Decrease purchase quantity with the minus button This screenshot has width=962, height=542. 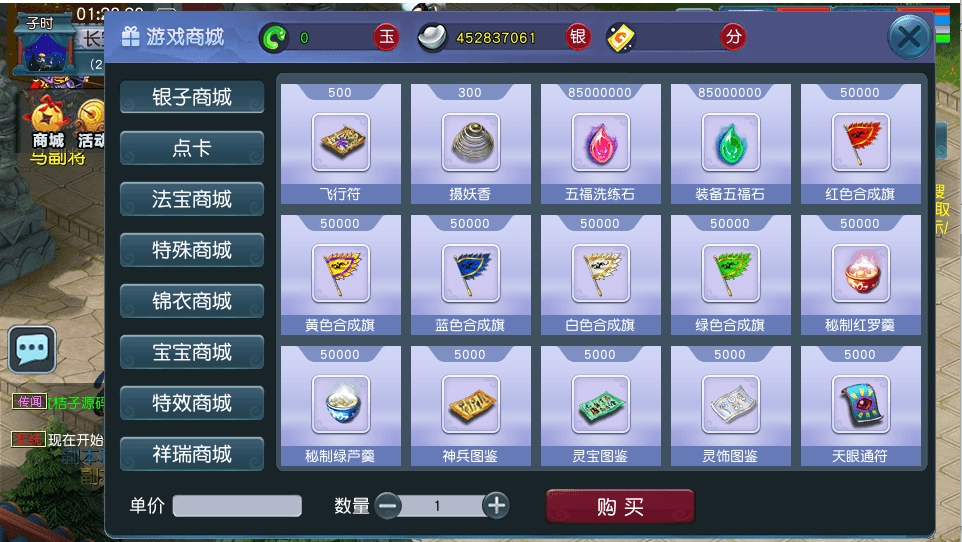[388, 506]
